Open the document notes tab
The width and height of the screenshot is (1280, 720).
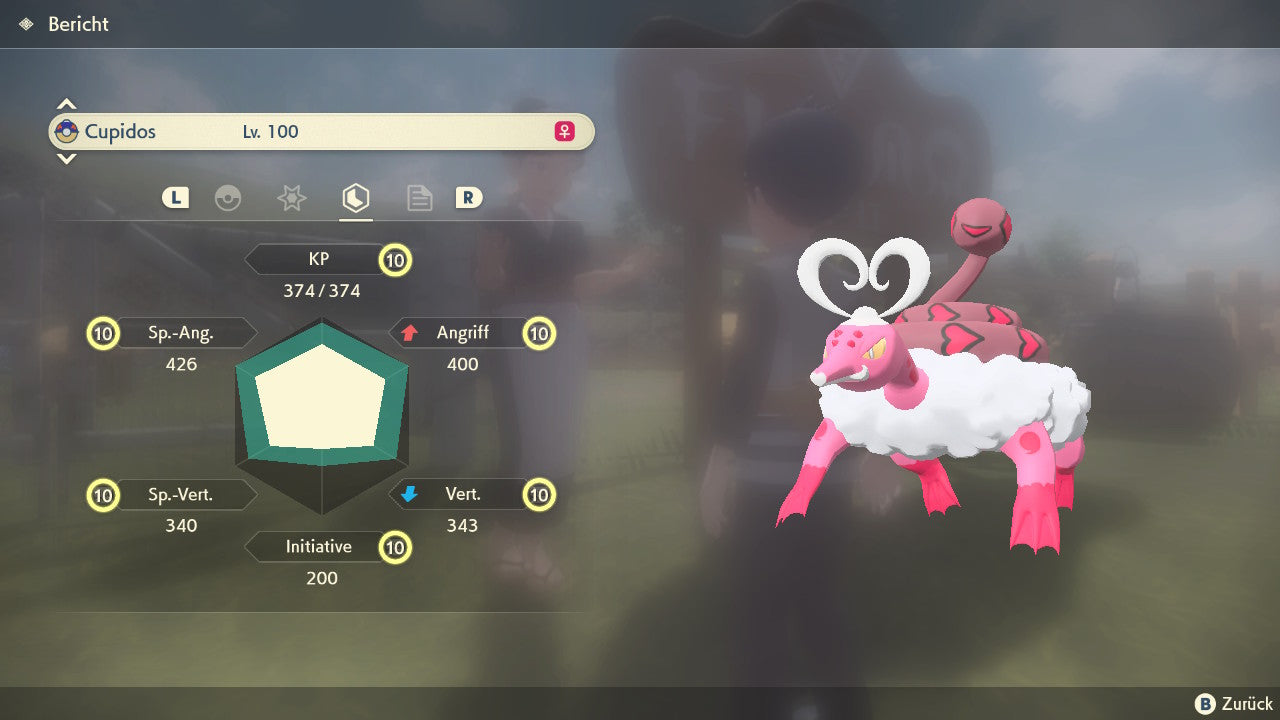coord(419,198)
